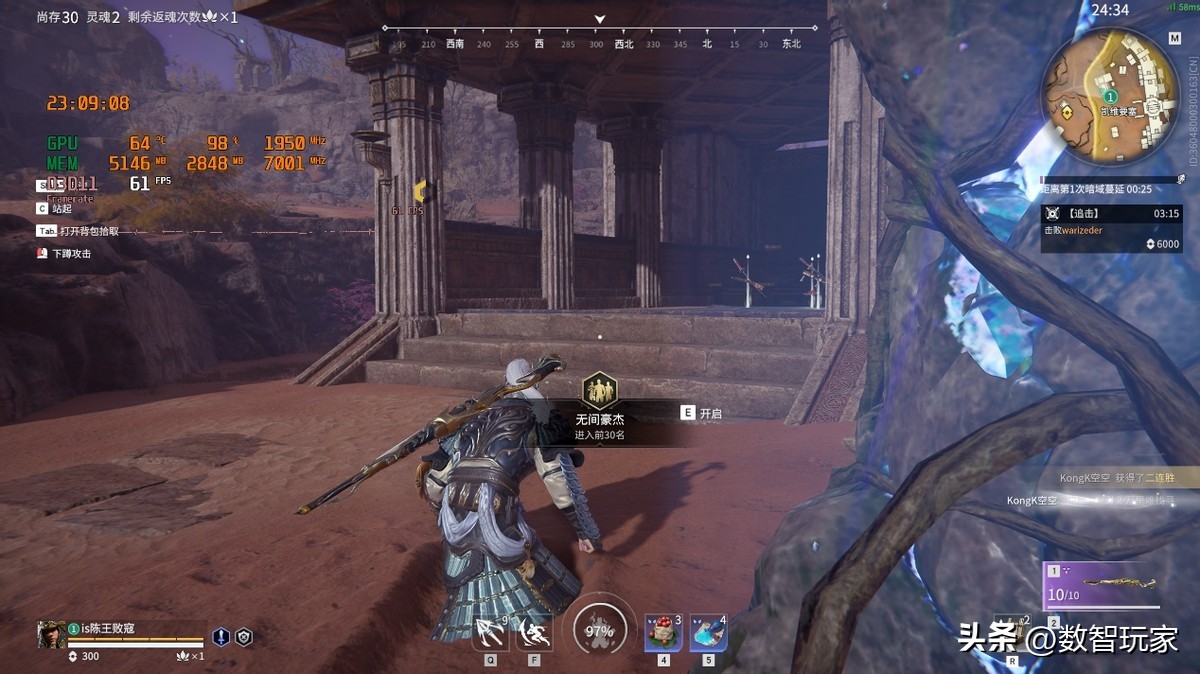This screenshot has width=1200, height=674.
Task: Select the blue dagger status icon
Action: (221, 636)
